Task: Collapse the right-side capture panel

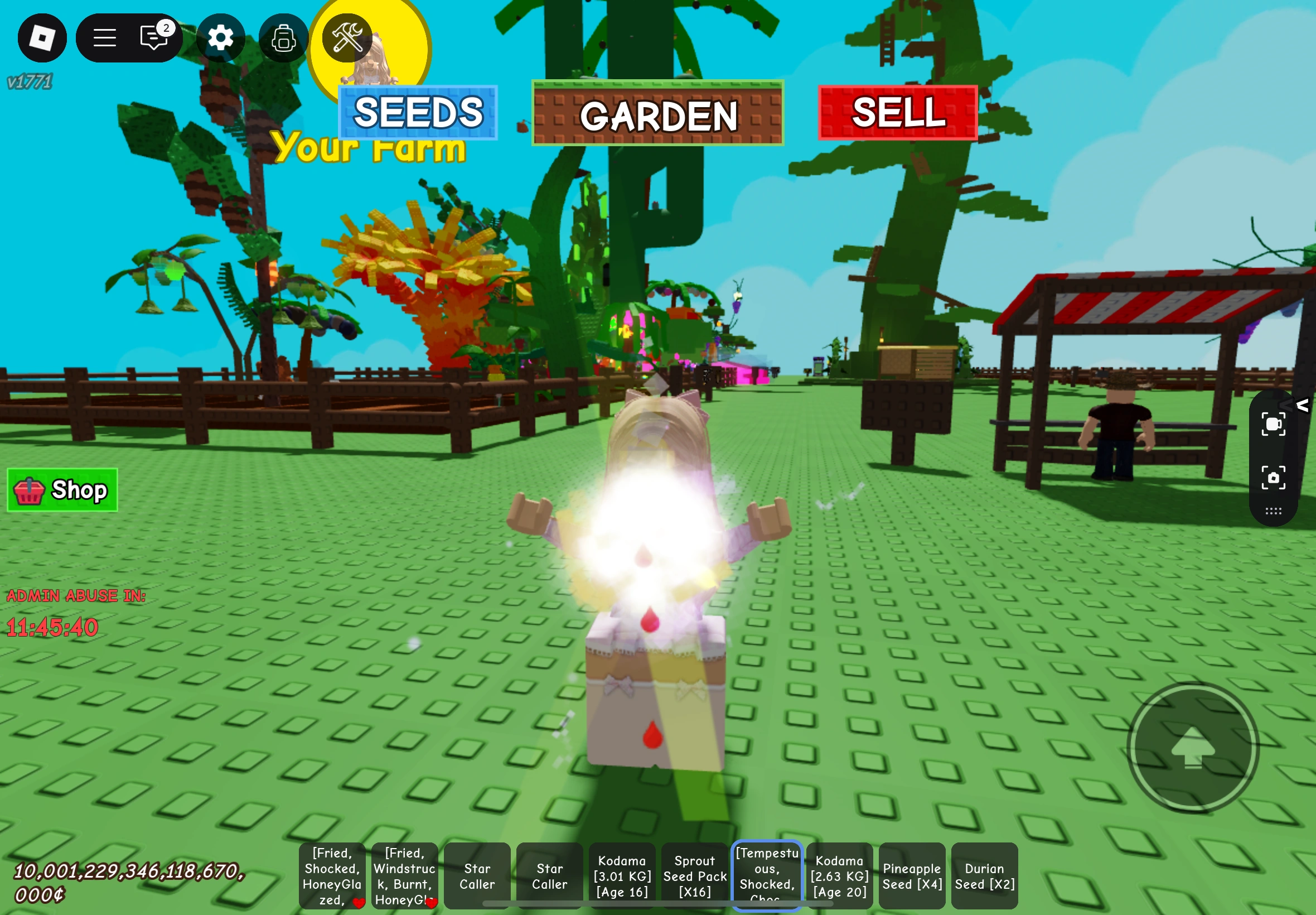Action: 1304,406
